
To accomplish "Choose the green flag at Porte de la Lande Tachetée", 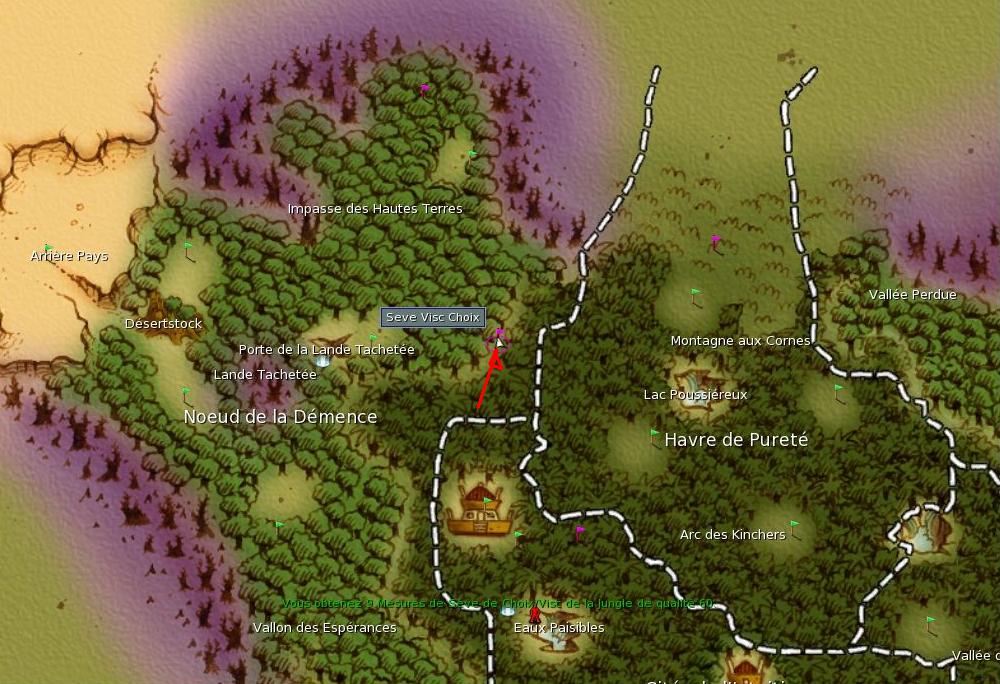I will [x=373, y=339].
